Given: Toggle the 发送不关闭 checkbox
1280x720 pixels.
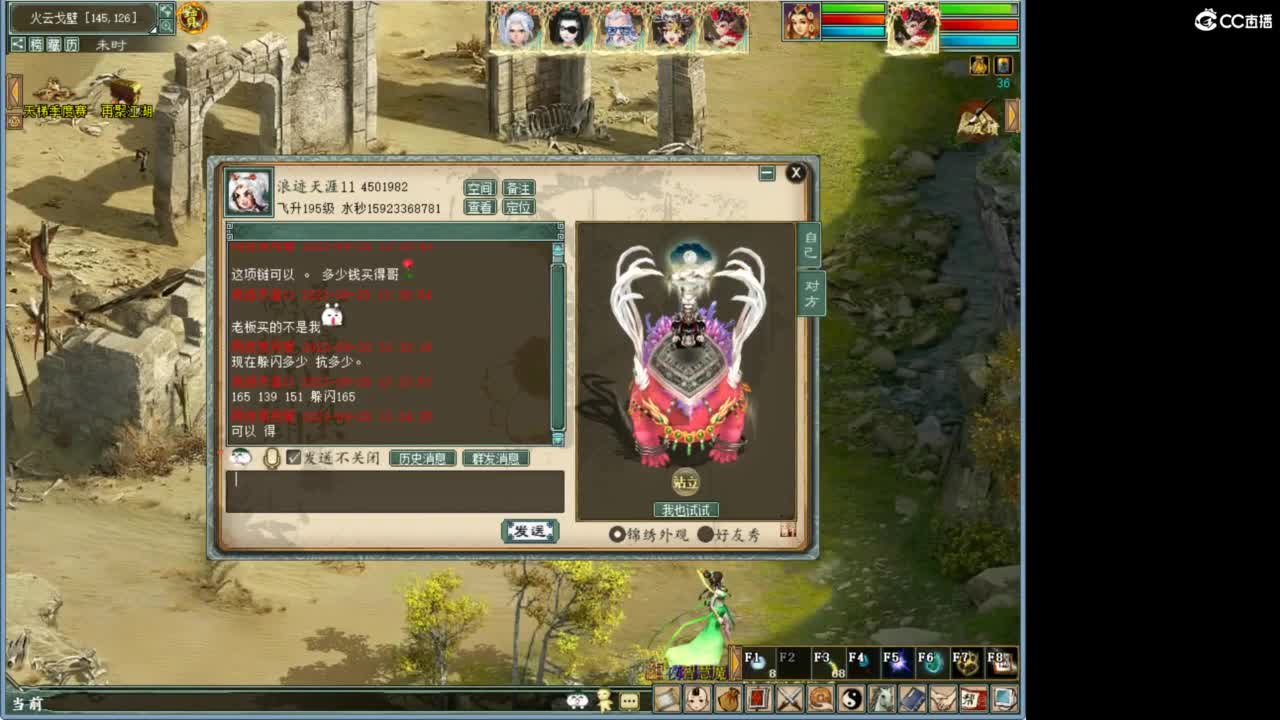Looking at the screenshot, I should (x=292, y=458).
